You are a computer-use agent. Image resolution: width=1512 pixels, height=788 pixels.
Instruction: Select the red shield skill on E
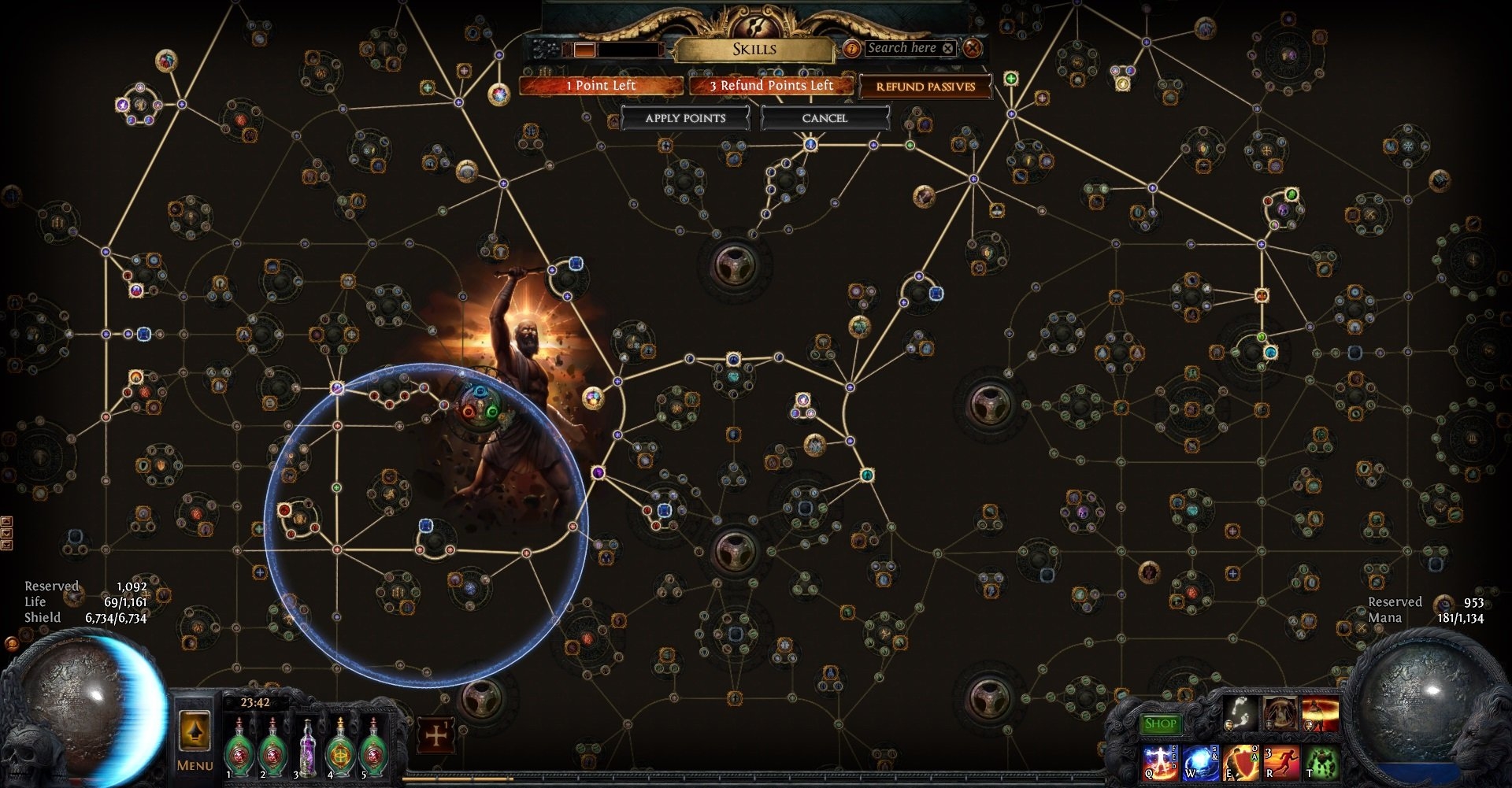coord(1242,763)
